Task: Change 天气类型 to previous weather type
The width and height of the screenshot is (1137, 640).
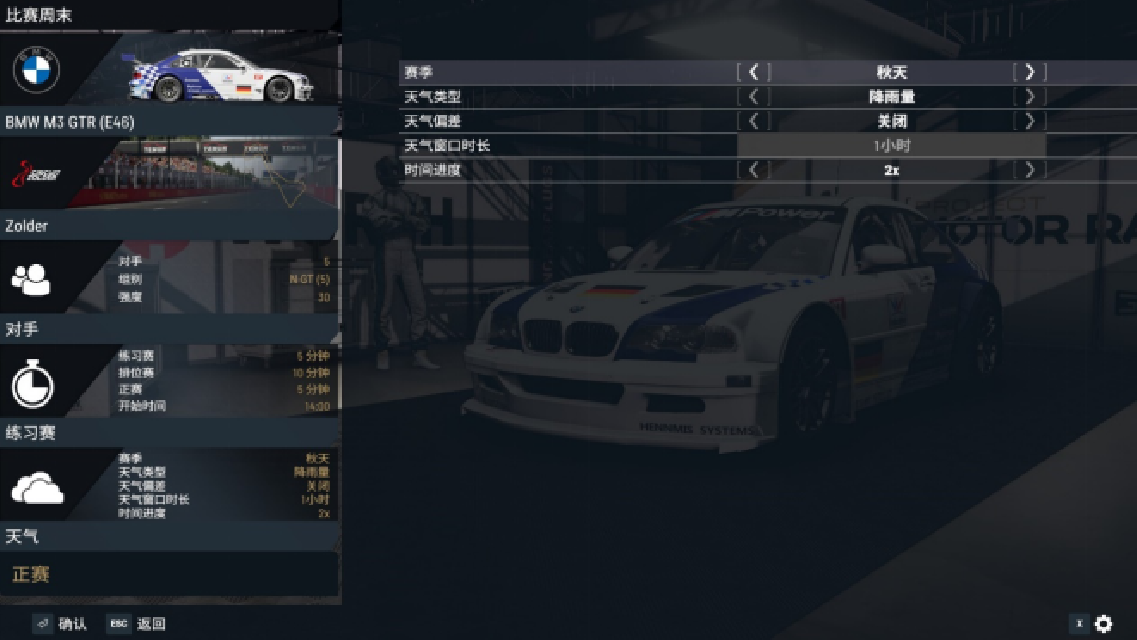Action: coord(754,97)
